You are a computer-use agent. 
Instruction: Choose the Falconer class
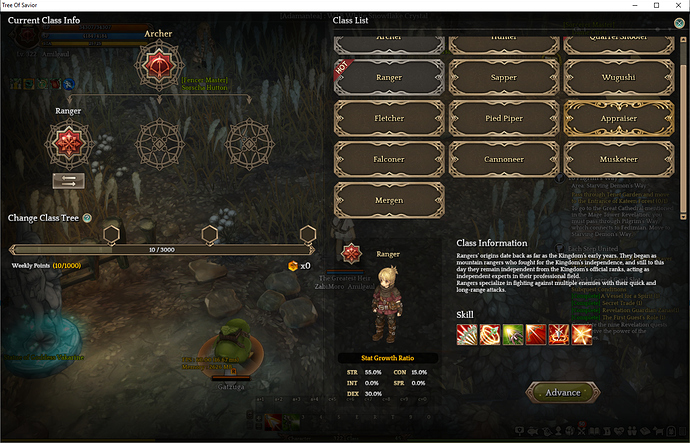388,158
